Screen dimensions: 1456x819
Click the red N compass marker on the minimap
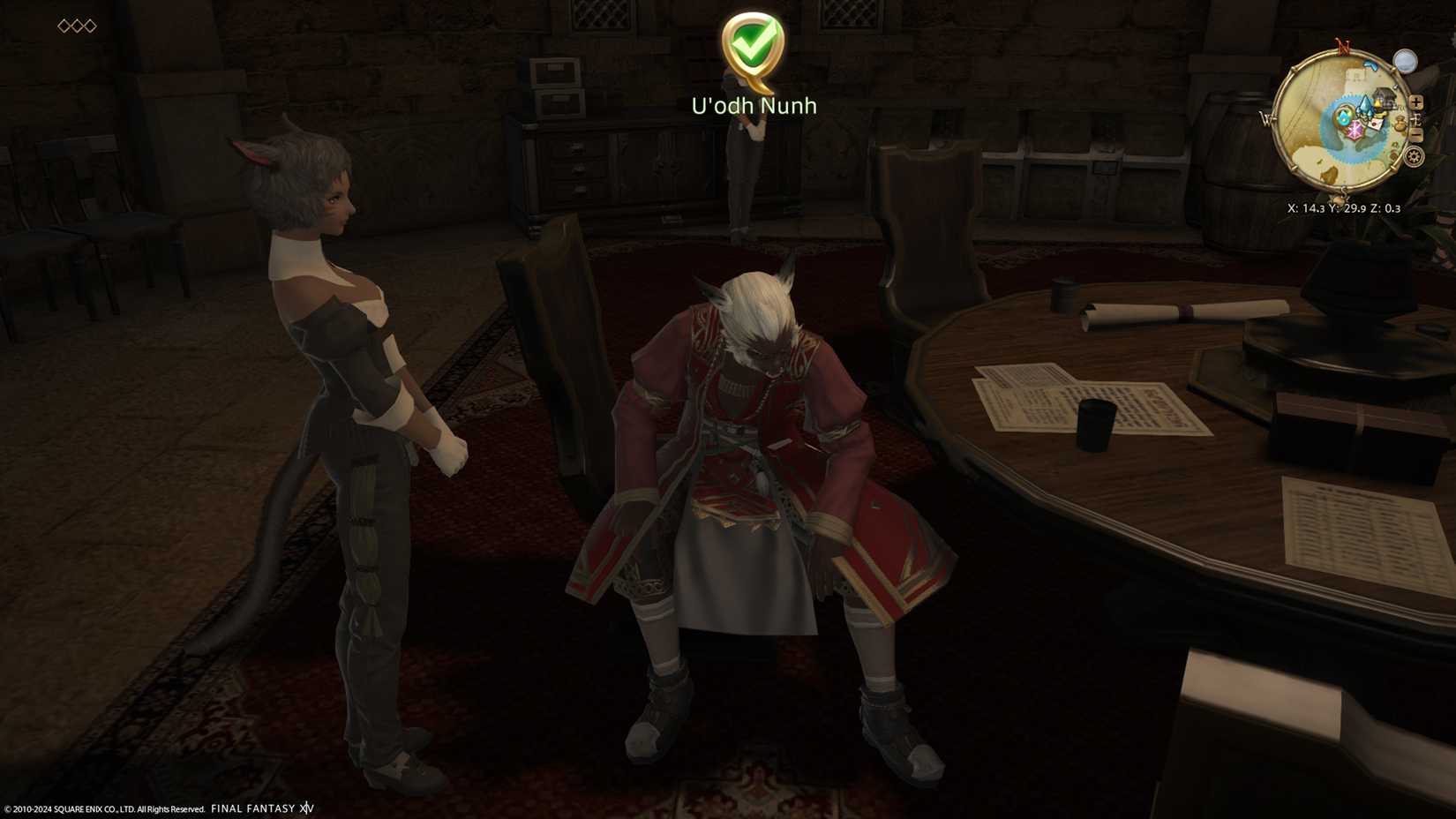[1344, 44]
